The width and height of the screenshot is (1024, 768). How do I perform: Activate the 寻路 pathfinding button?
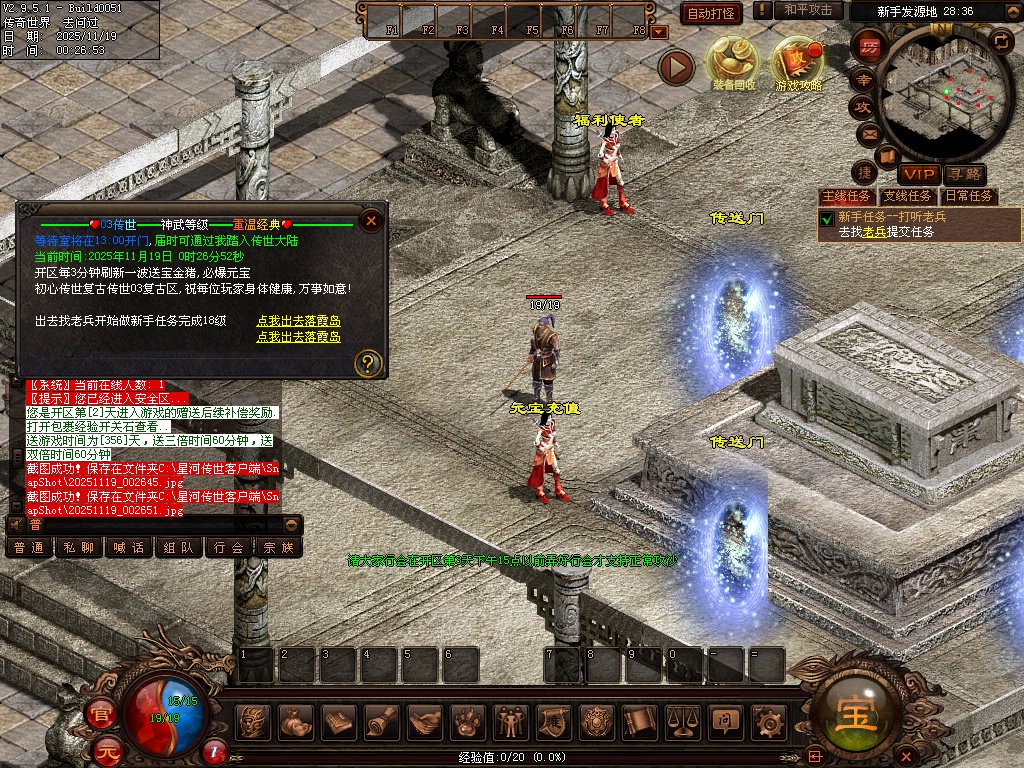[x=964, y=174]
